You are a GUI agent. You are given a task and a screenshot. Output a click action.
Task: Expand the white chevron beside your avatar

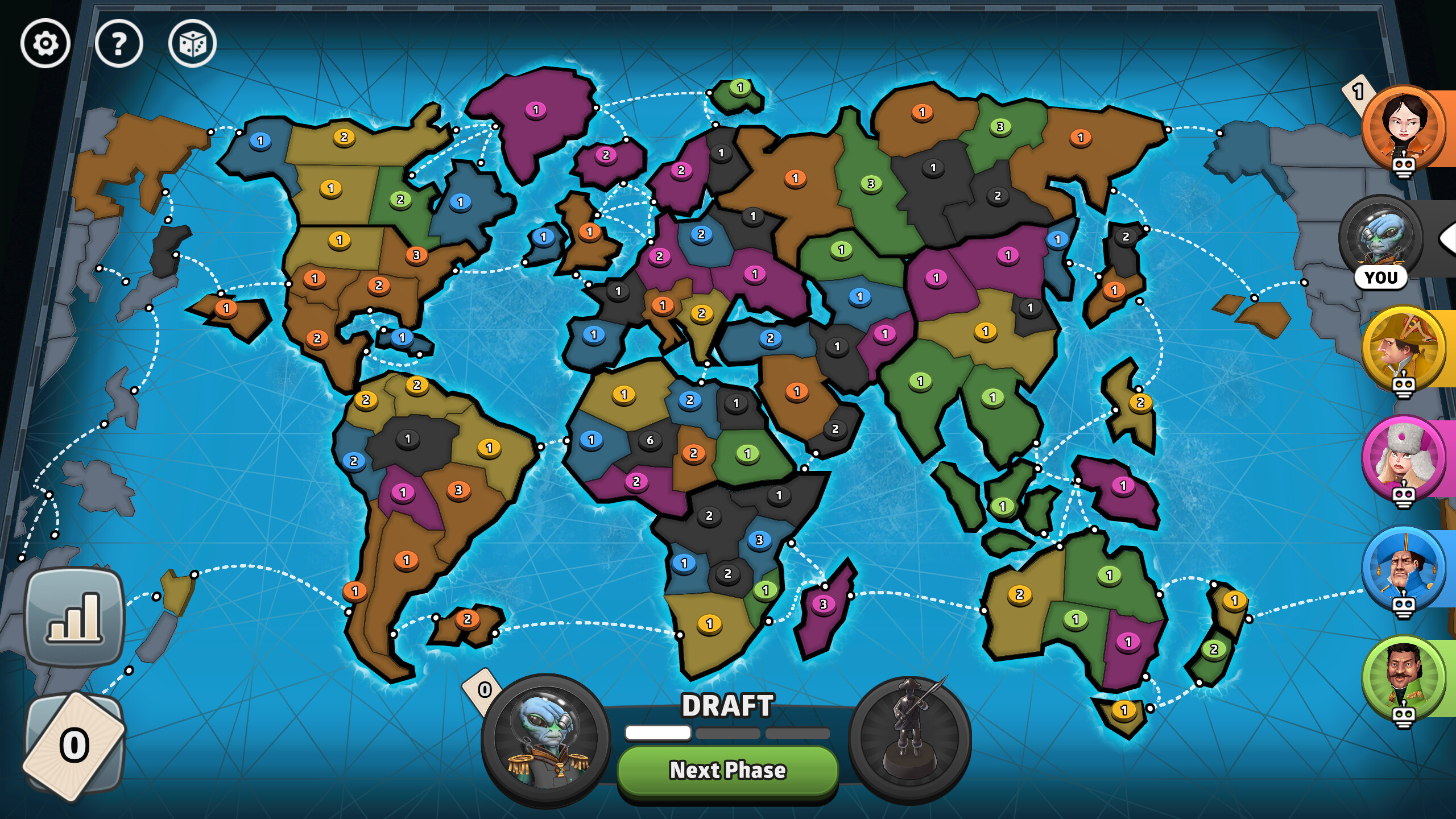(x=1449, y=239)
